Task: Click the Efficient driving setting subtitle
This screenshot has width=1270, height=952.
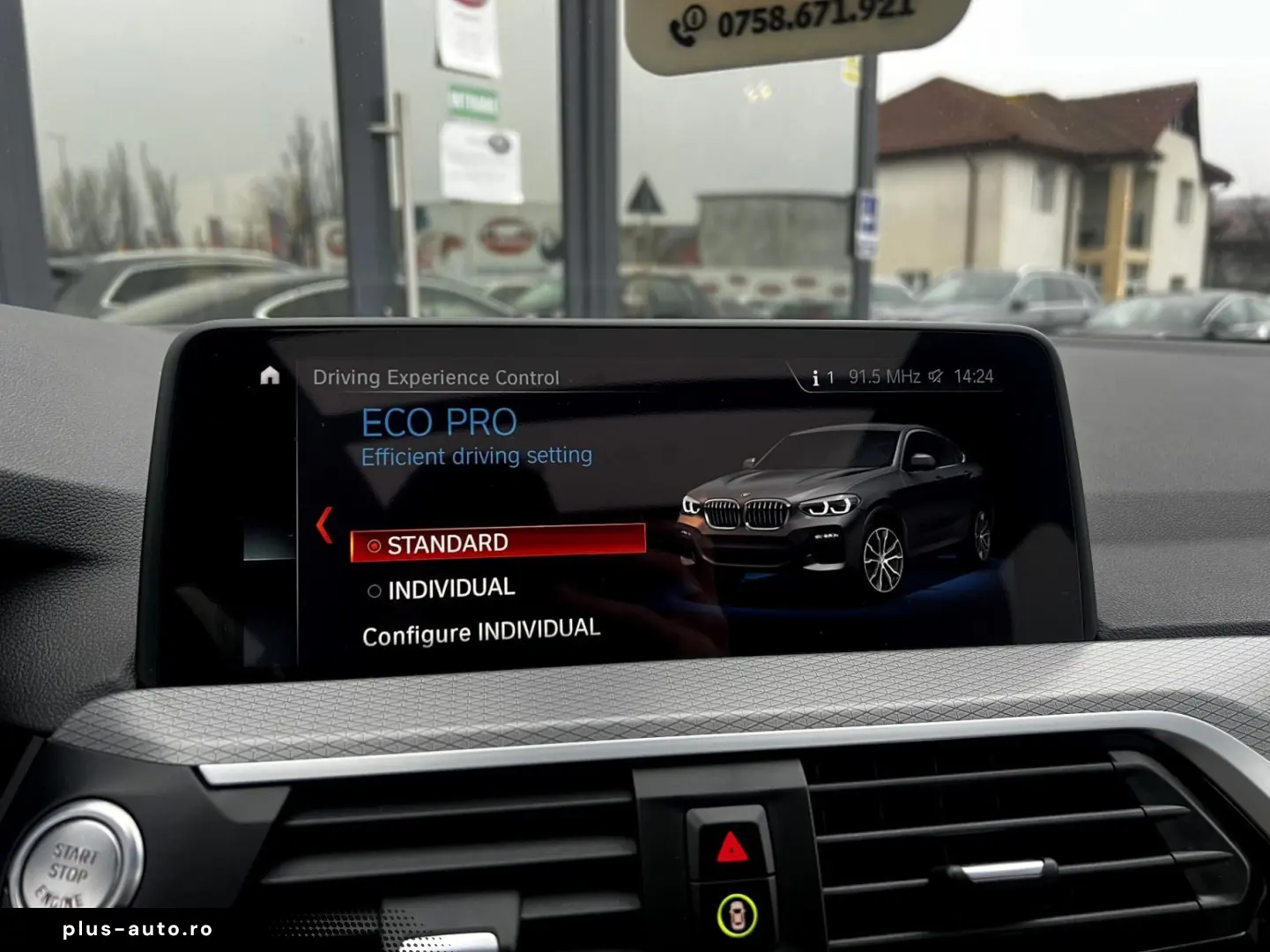Action: tap(476, 457)
